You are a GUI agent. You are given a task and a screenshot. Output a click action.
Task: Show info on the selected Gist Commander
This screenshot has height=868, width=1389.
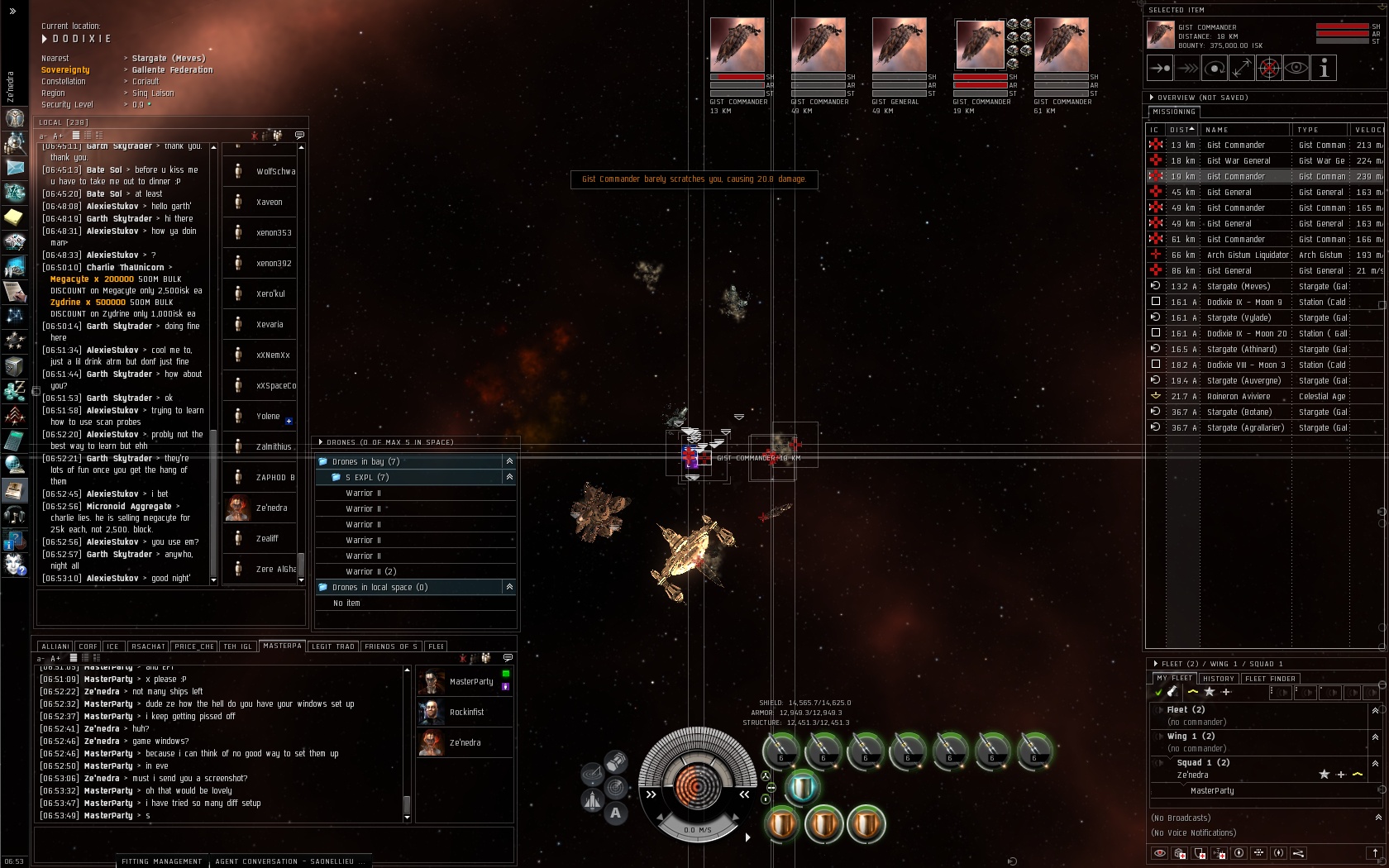pyautogui.click(x=1324, y=69)
